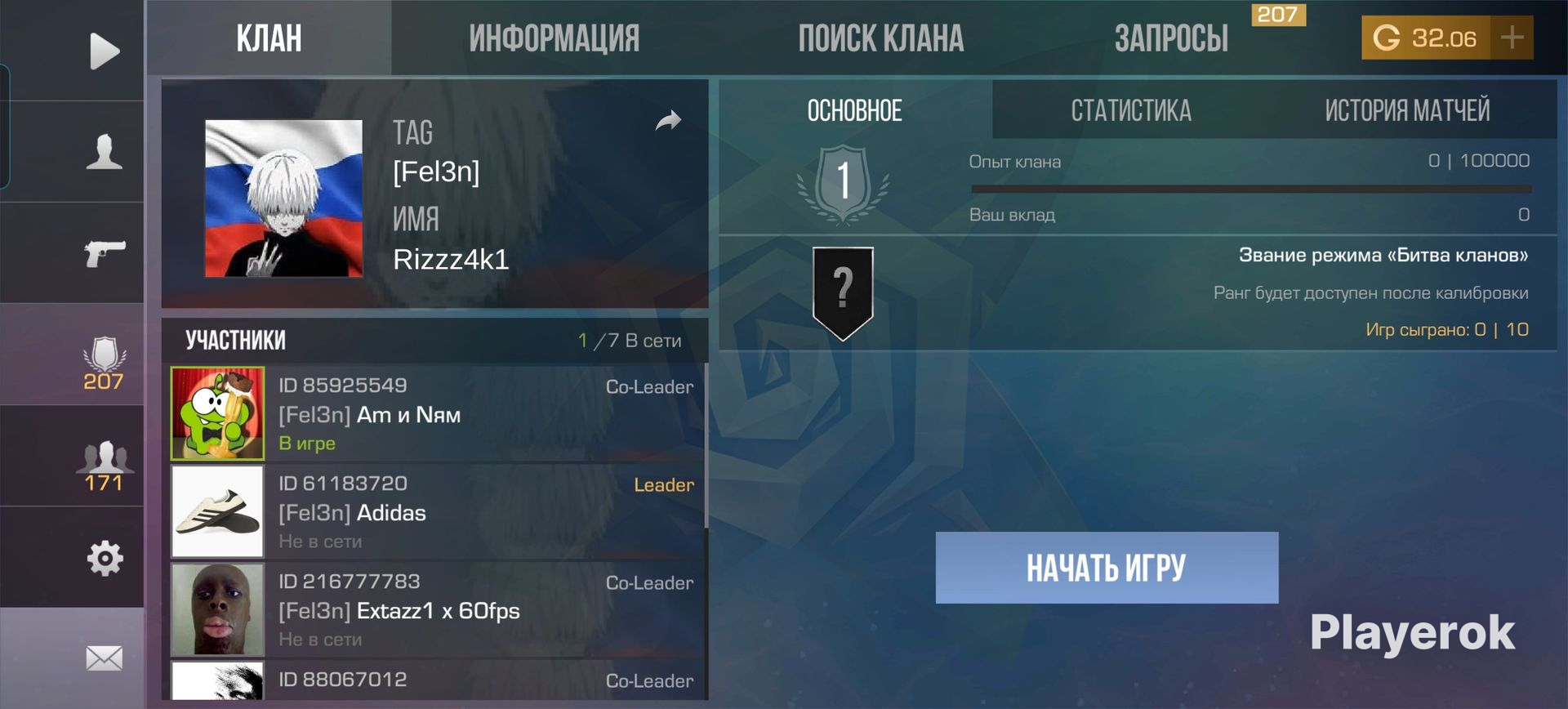Open settings with the gear icon
Viewport: 1568px width, 709px height.
[104, 559]
